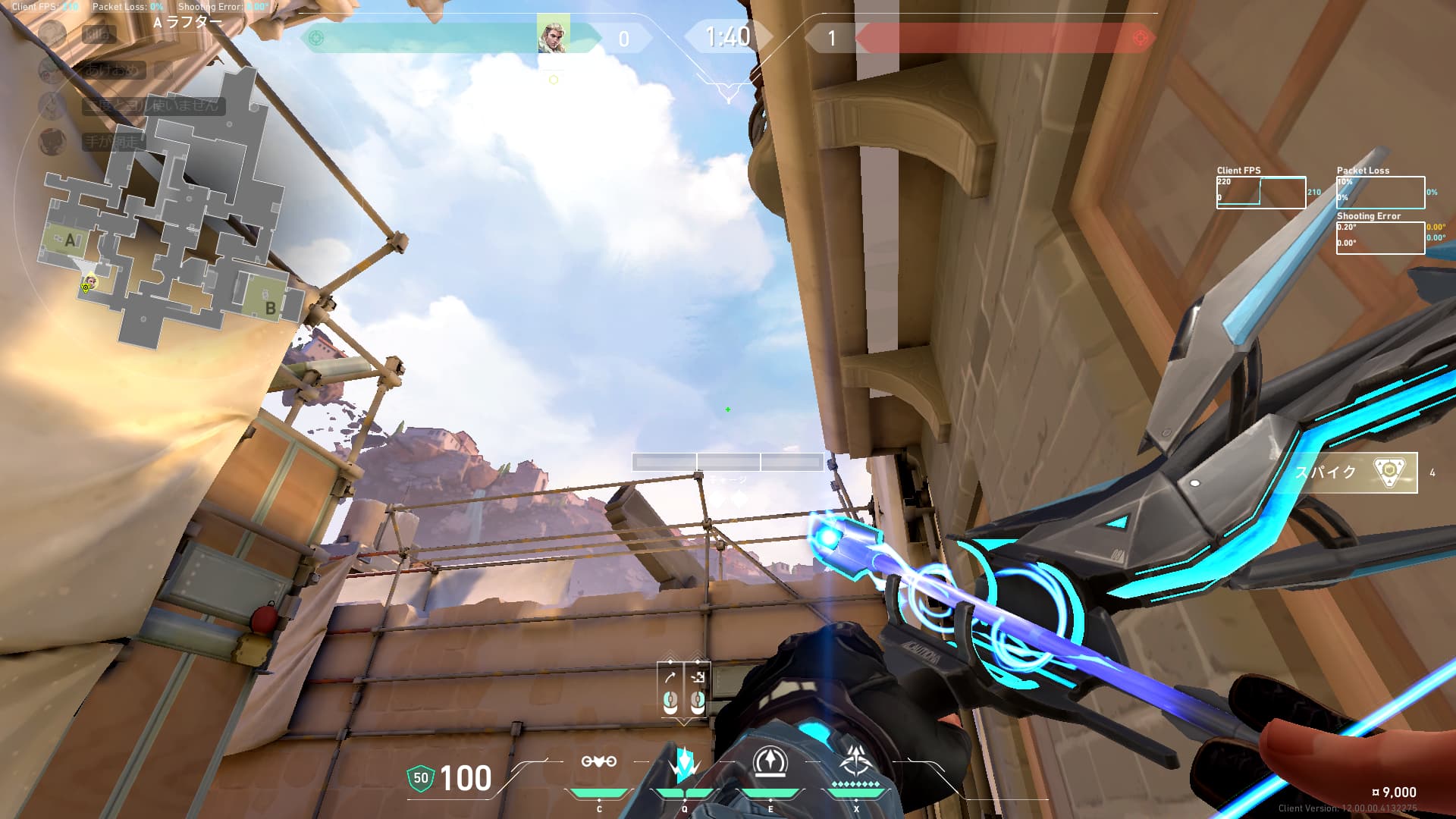The height and width of the screenshot is (819, 1456).
Task: Click the B site marker on the minimap
Action: pos(269,308)
